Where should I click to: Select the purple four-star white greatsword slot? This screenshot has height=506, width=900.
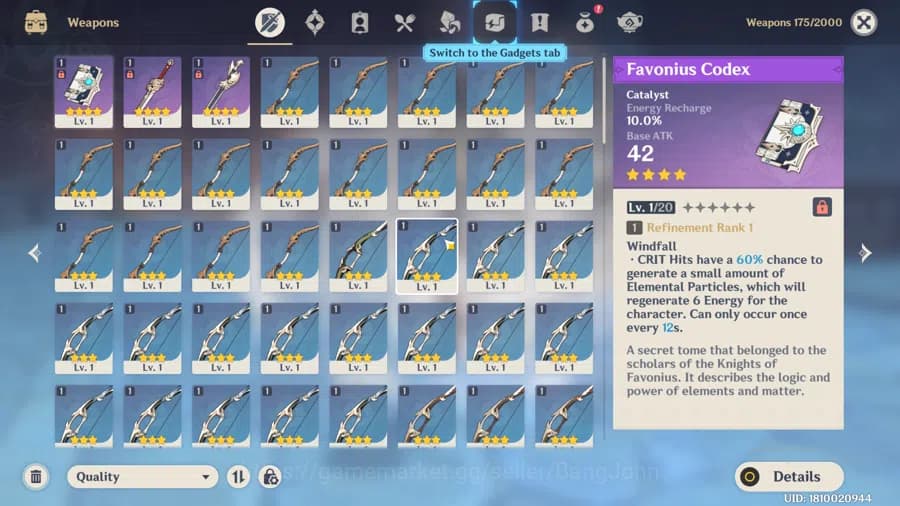click(221, 91)
